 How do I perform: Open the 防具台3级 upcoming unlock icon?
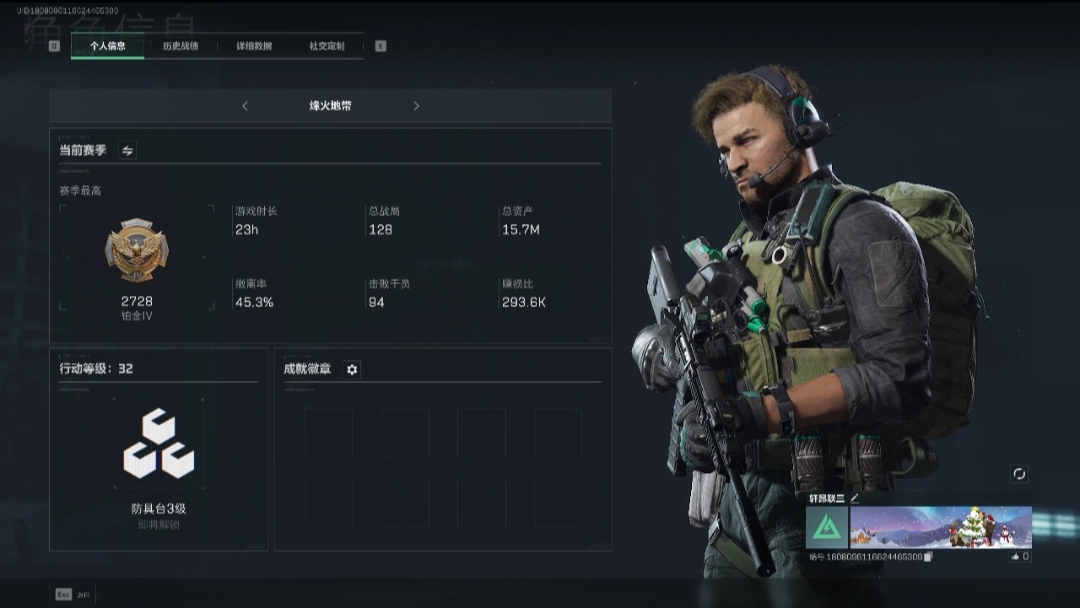tap(158, 443)
